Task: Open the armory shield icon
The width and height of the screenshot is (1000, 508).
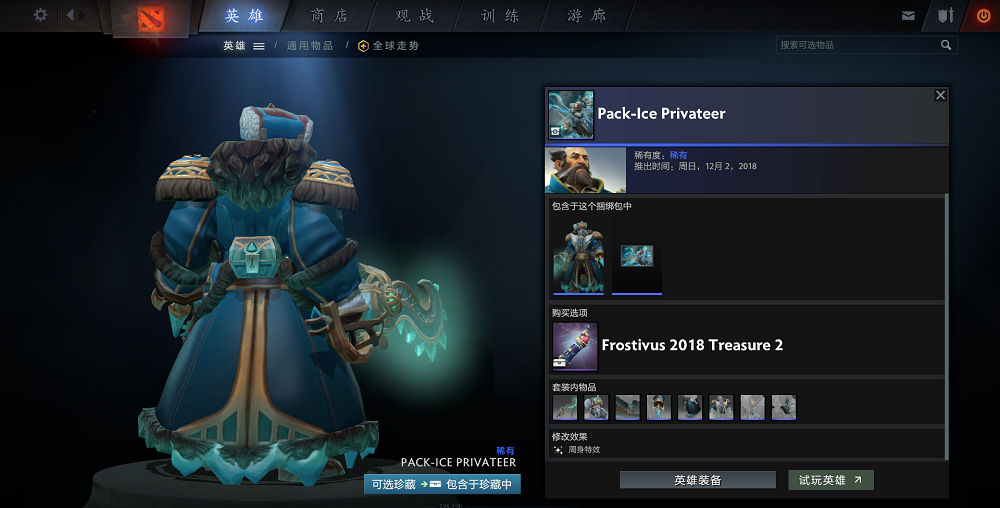Action: 944,16
